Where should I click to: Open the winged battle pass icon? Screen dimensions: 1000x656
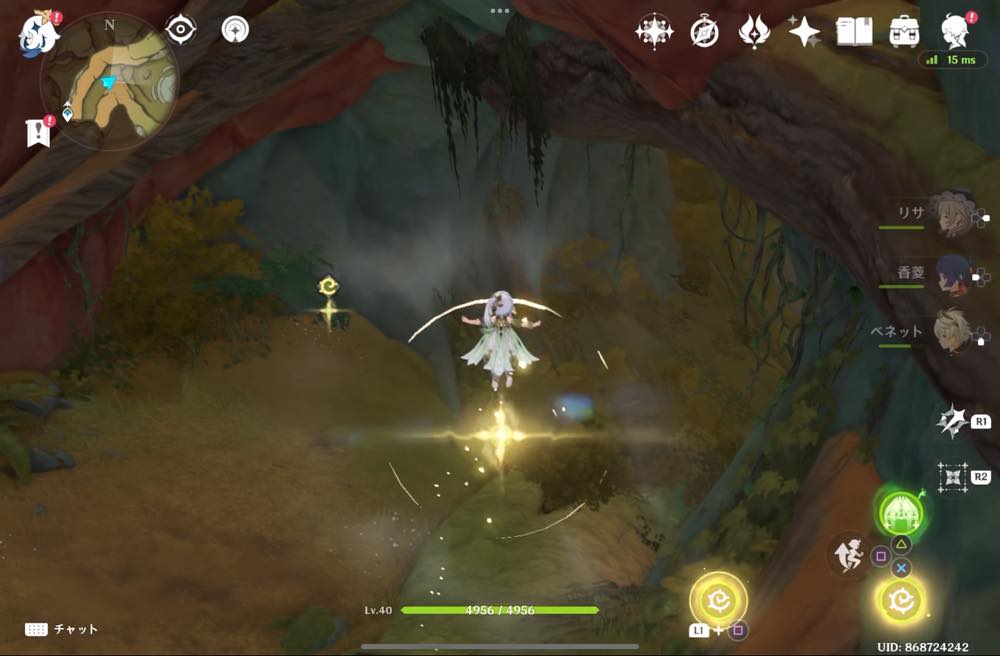click(754, 32)
